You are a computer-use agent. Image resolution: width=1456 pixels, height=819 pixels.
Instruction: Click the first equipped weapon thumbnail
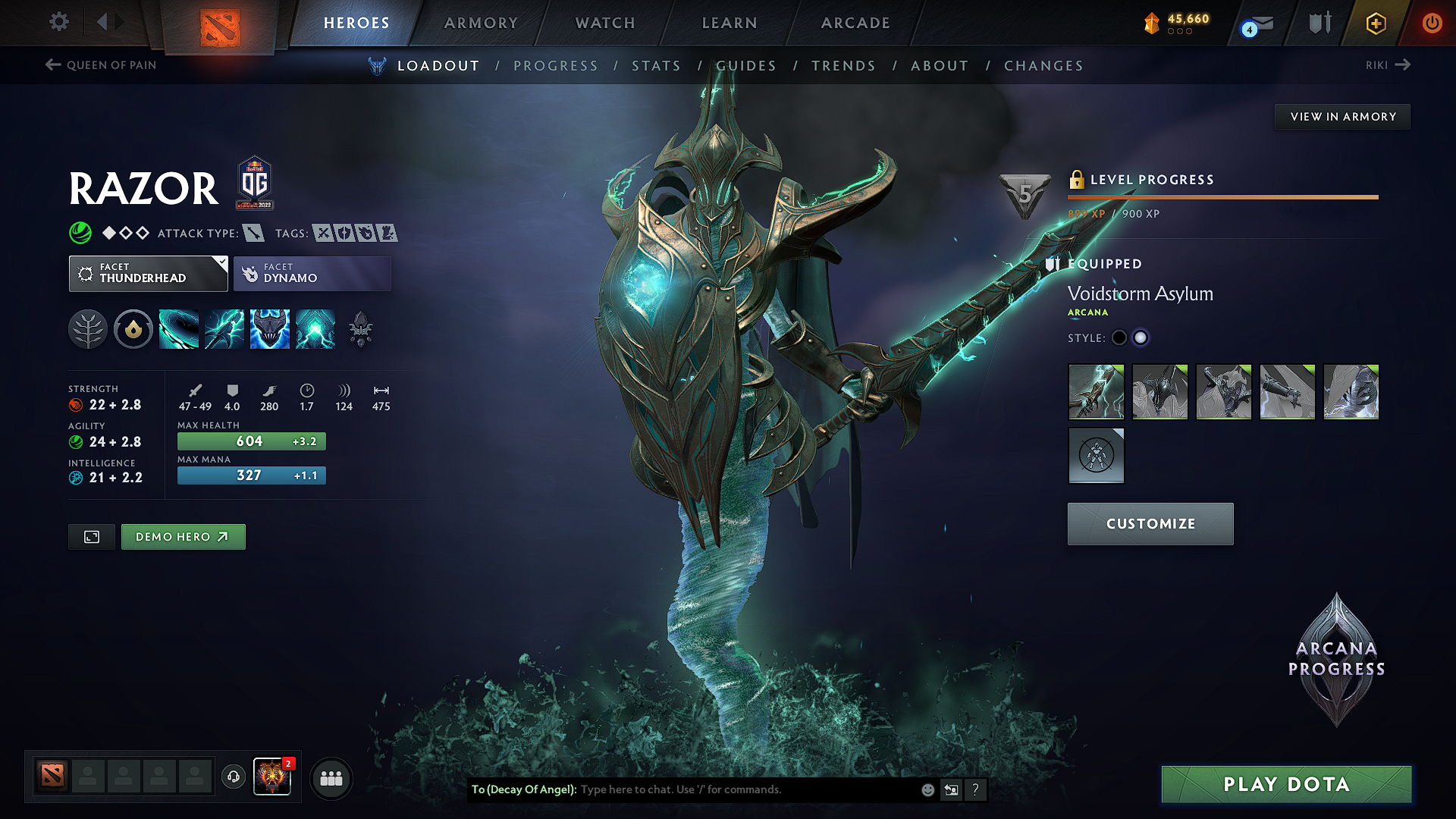[1096, 392]
